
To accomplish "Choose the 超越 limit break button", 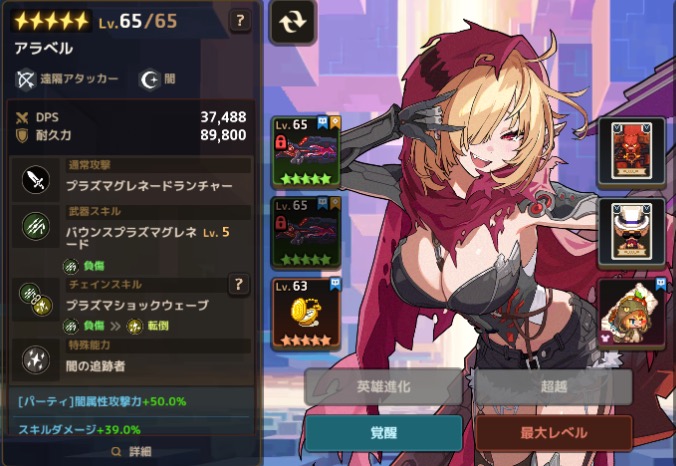I will pos(553,387).
